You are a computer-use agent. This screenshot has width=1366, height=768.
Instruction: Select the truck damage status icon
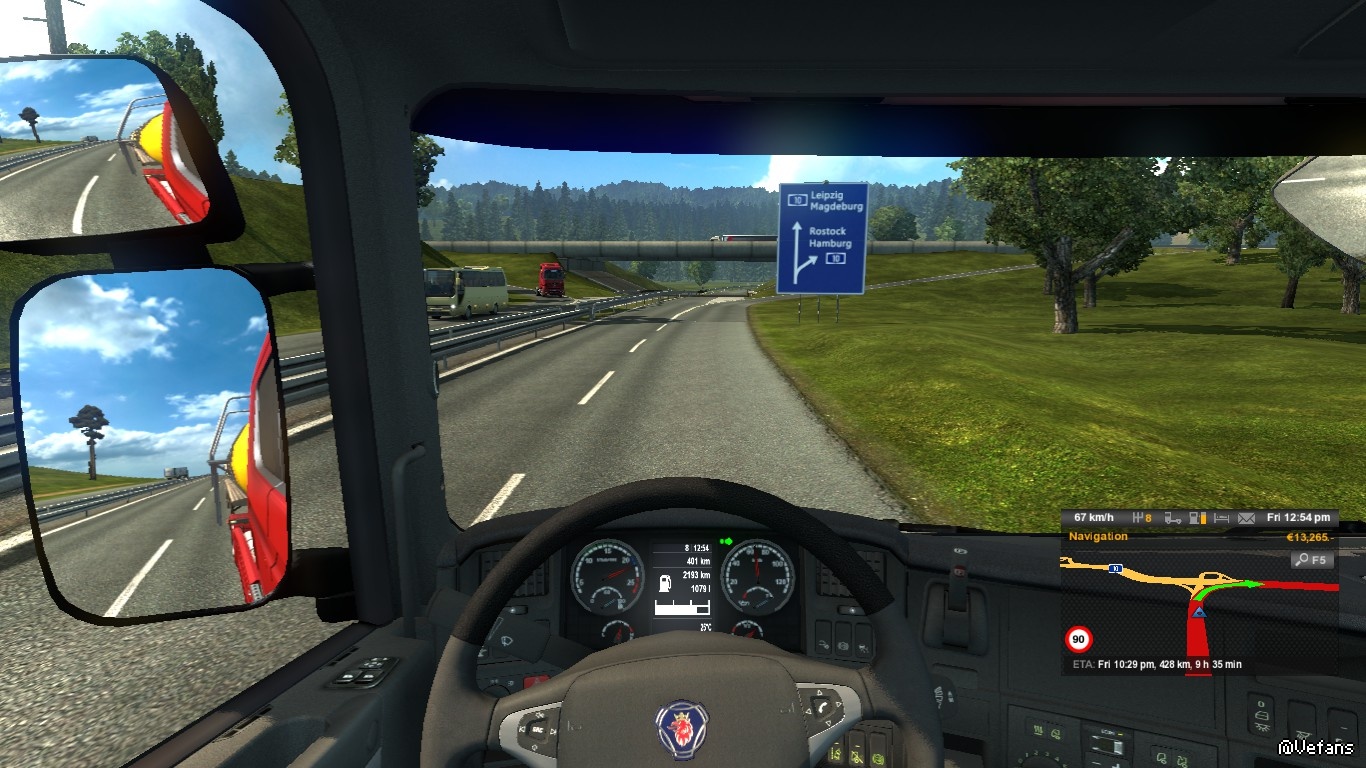1172,518
